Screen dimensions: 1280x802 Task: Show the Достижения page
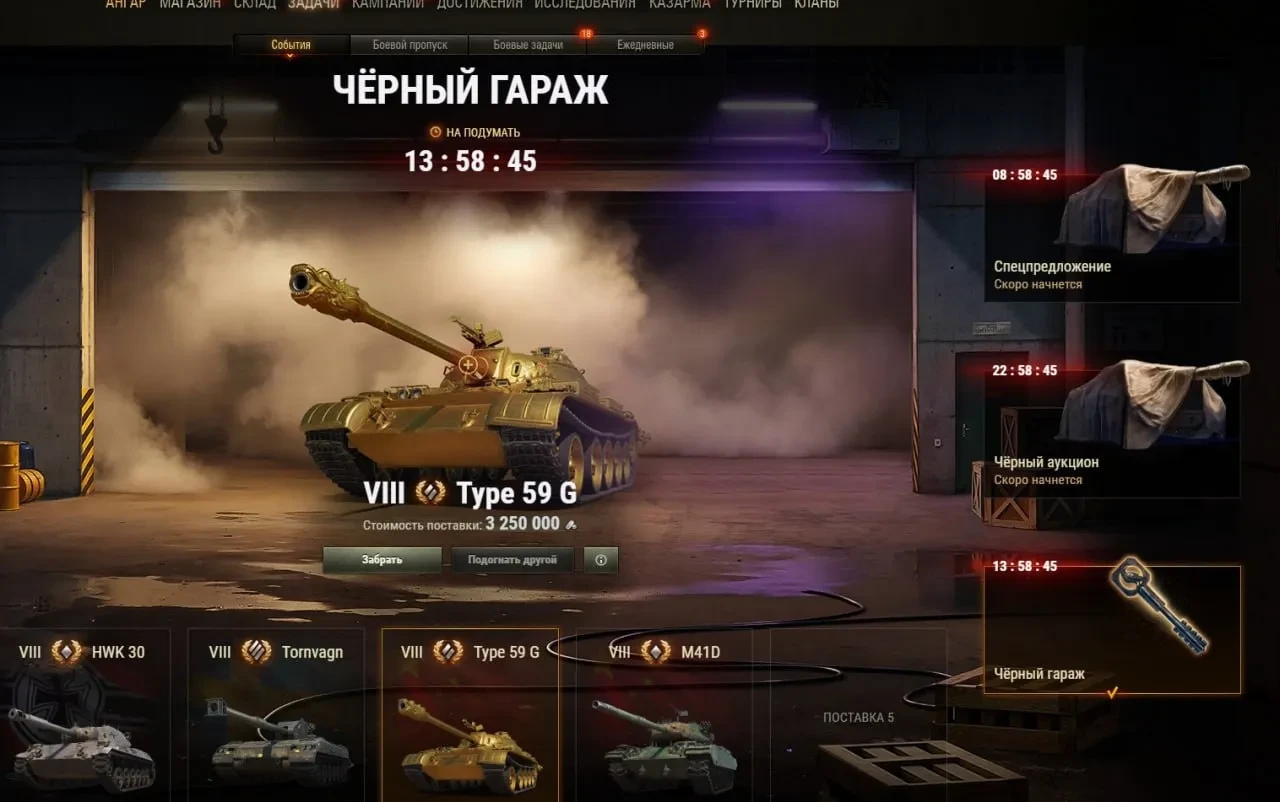pyautogui.click(x=479, y=5)
